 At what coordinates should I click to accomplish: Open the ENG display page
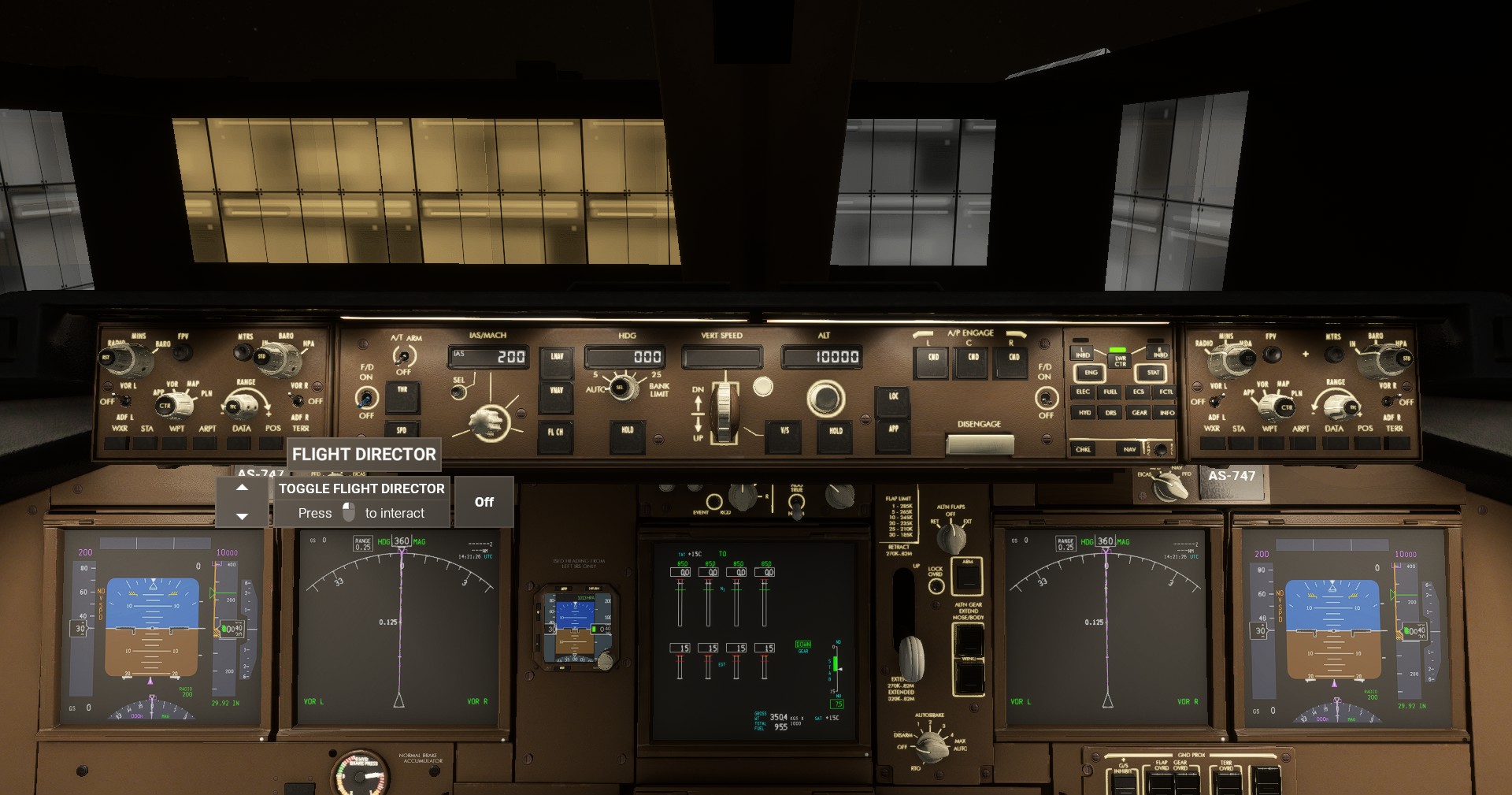[x=1091, y=373]
